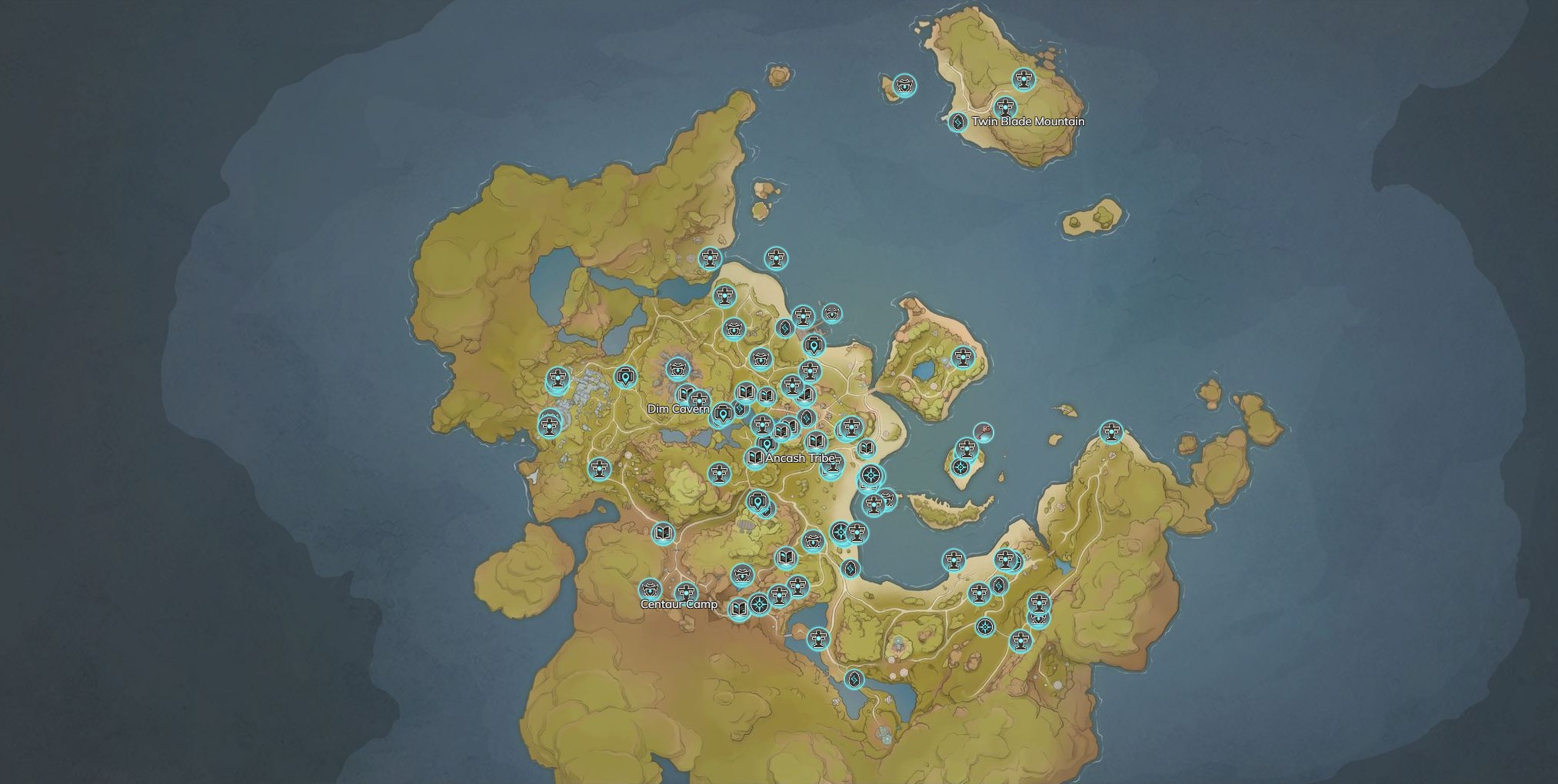Open the chest marker on the island west of Twin Blade Mountain

point(905,85)
